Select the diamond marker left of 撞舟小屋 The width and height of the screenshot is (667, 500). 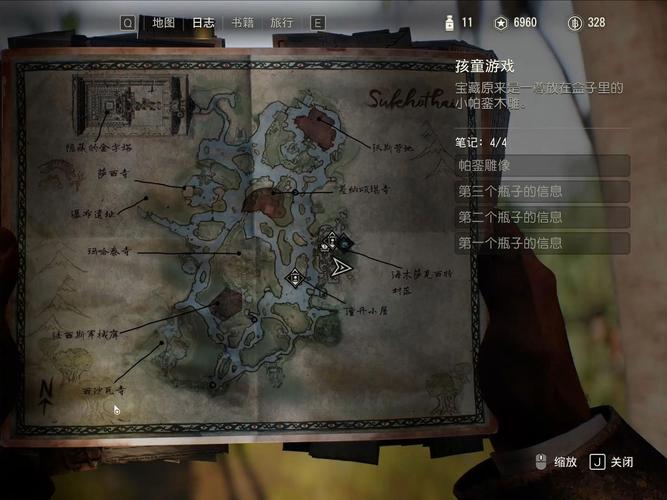294,277
